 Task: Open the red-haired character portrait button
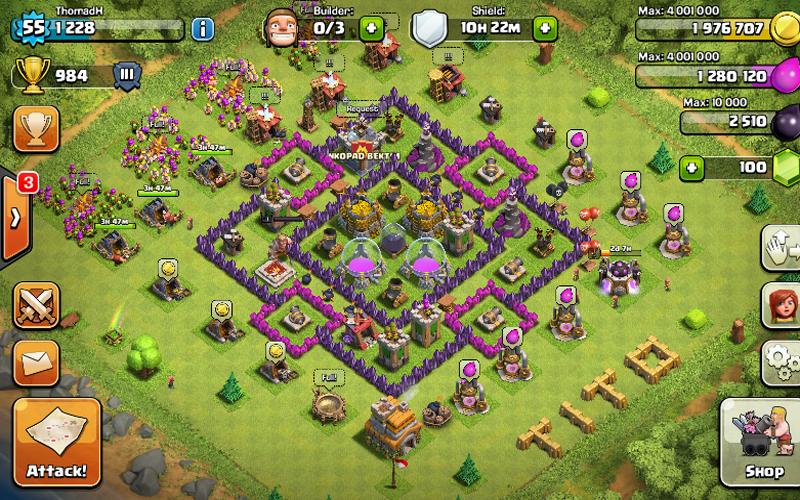click(782, 303)
